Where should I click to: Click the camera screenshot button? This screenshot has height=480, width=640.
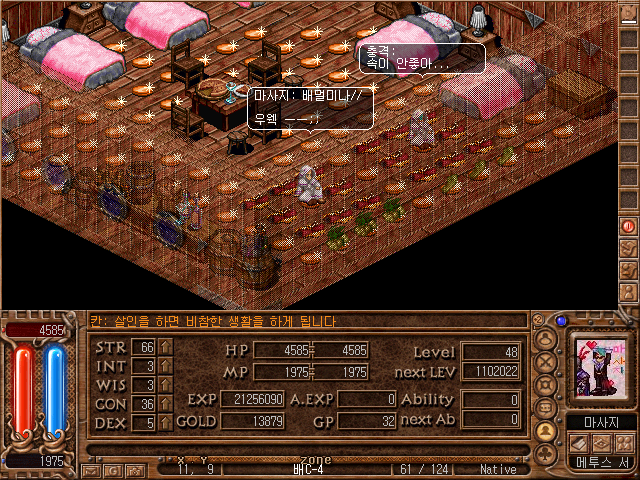[134, 469]
